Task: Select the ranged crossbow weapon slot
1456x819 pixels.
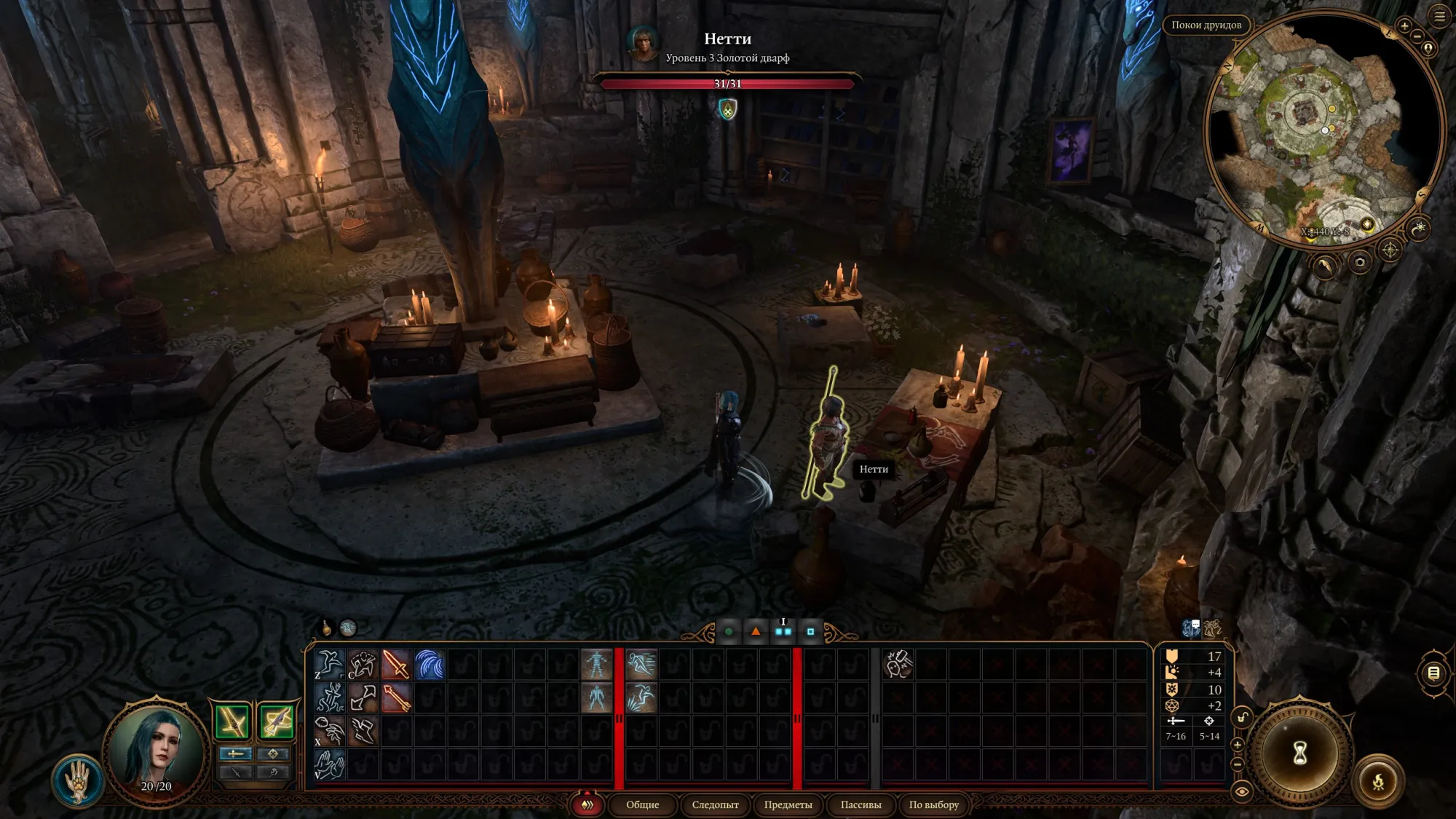Action: click(x=276, y=721)
